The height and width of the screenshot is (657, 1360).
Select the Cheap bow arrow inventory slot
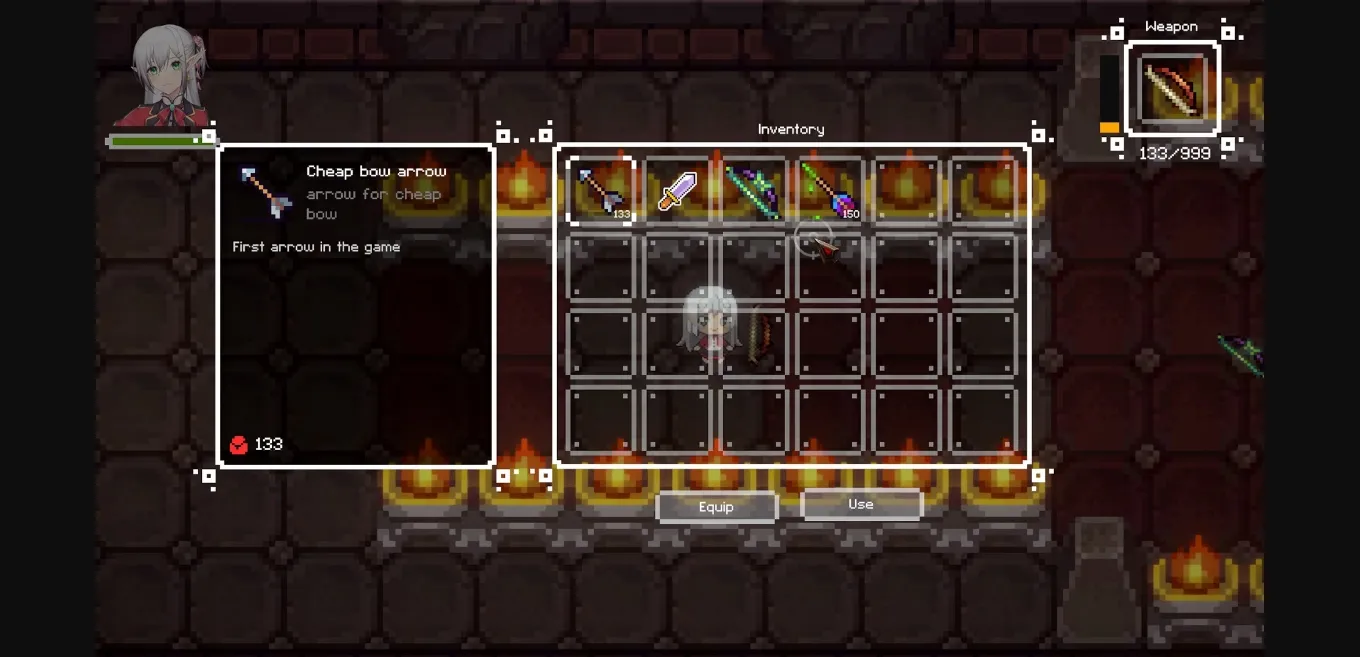pyautogui.click(x=601, y=191)
